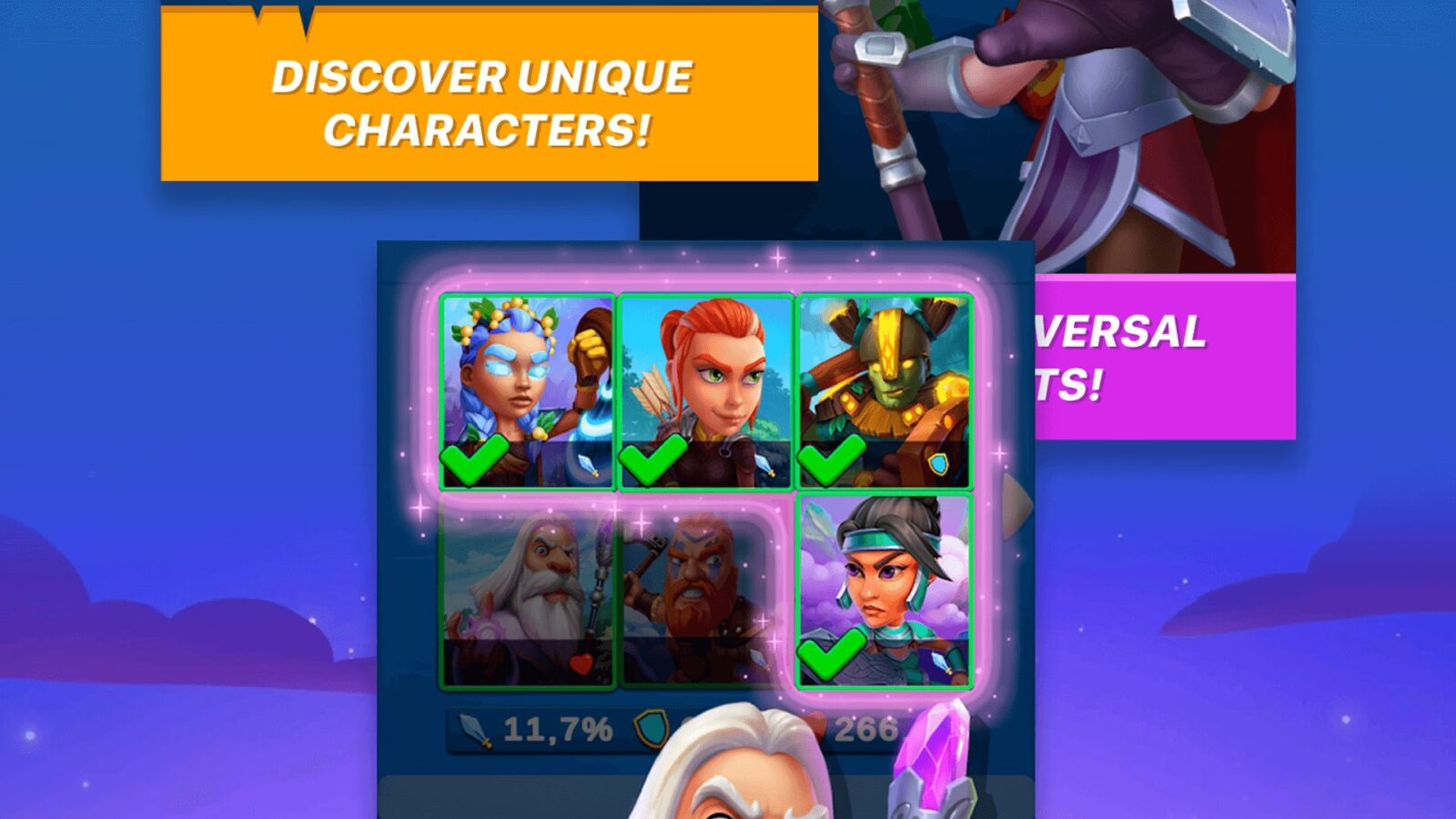Pick the golden-masked orc hero card

884,391
